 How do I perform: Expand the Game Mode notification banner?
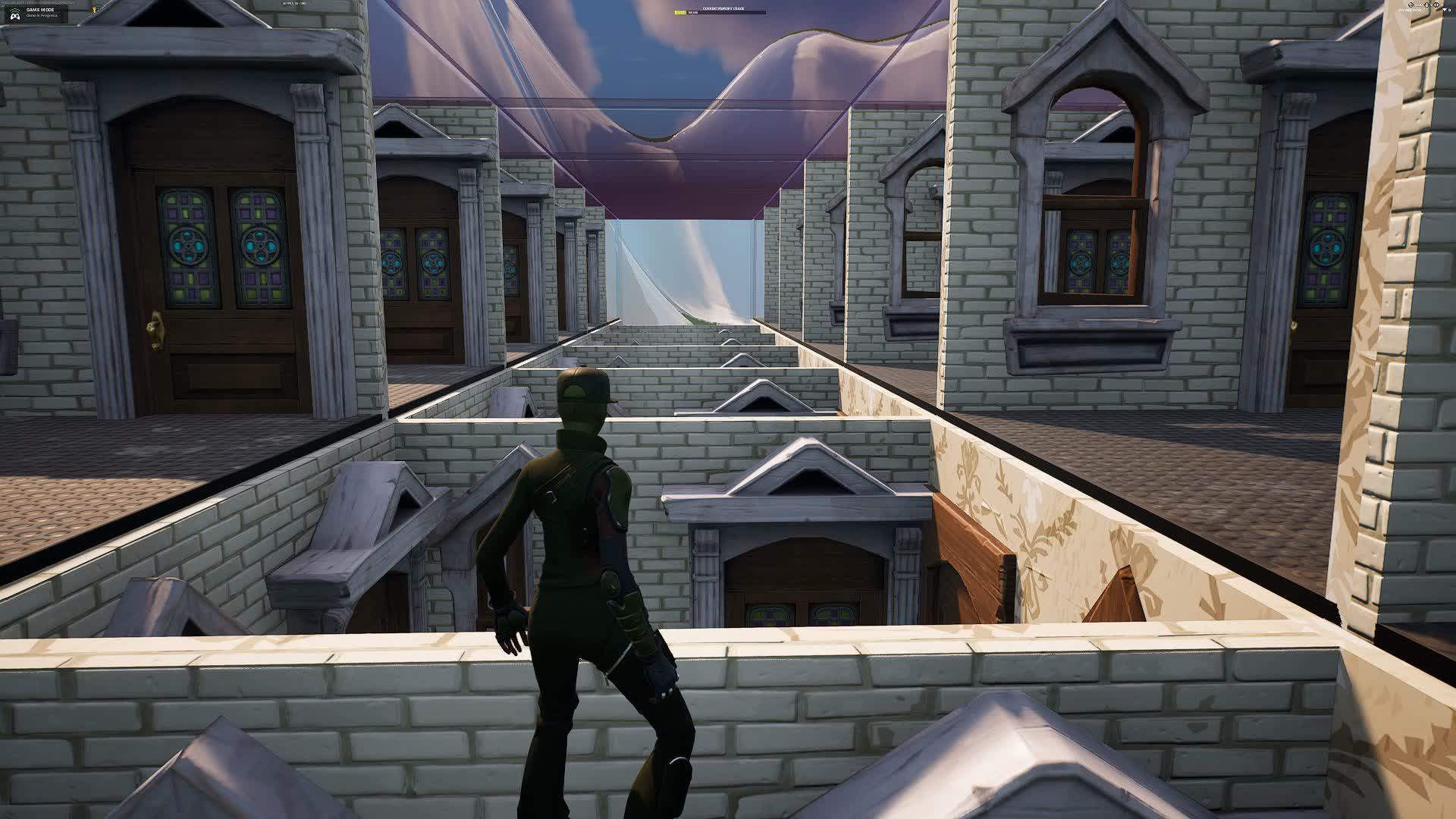[38, 13]
